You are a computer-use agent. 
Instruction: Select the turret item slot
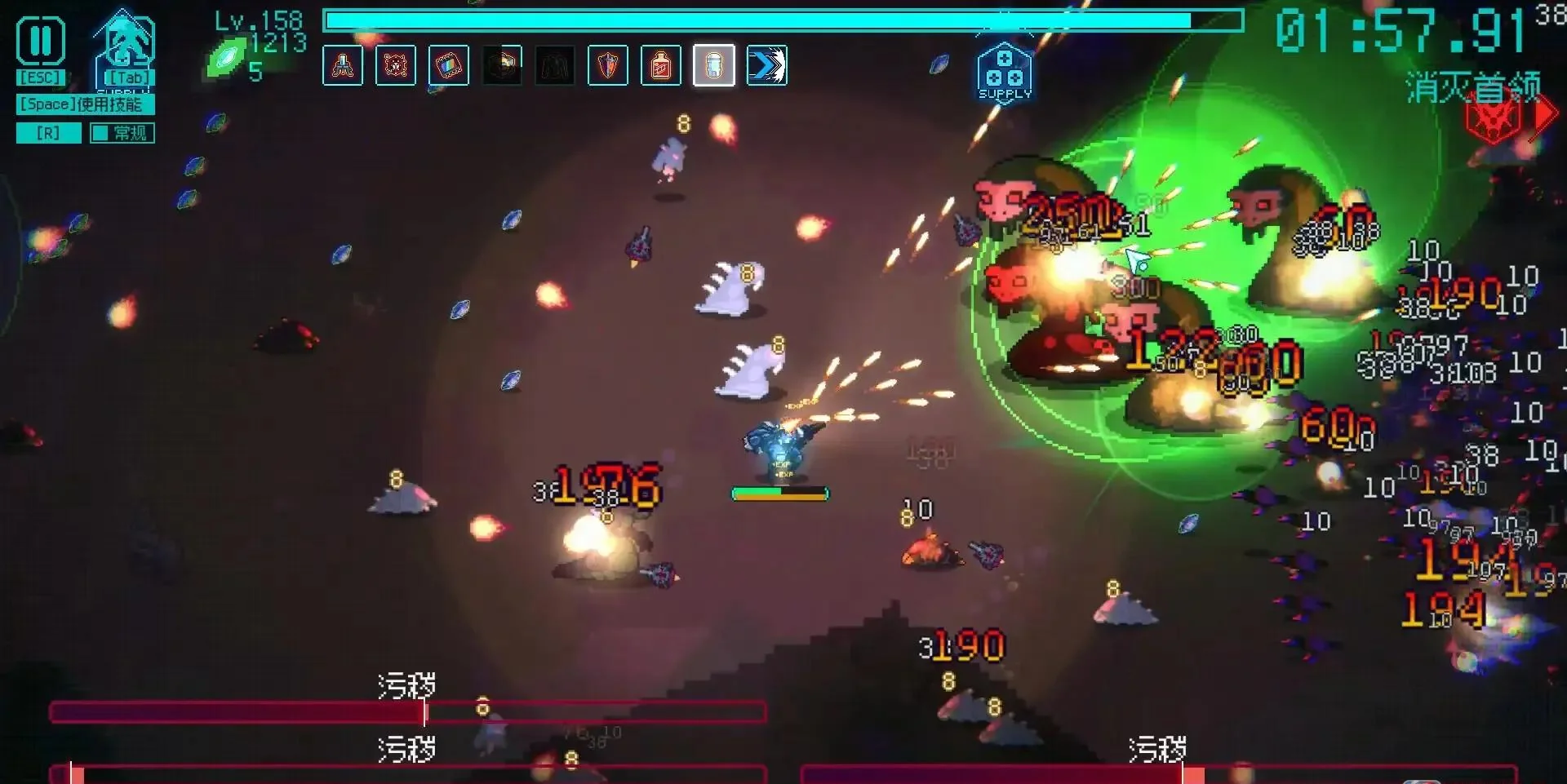(343, 65)
